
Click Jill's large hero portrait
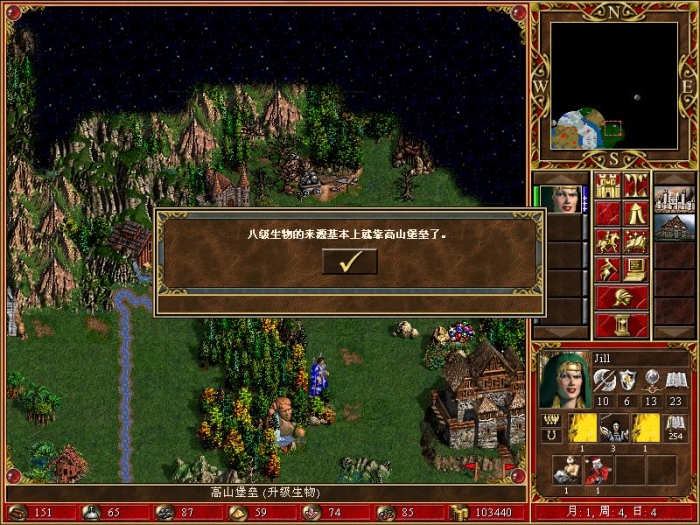pos(563,380)
